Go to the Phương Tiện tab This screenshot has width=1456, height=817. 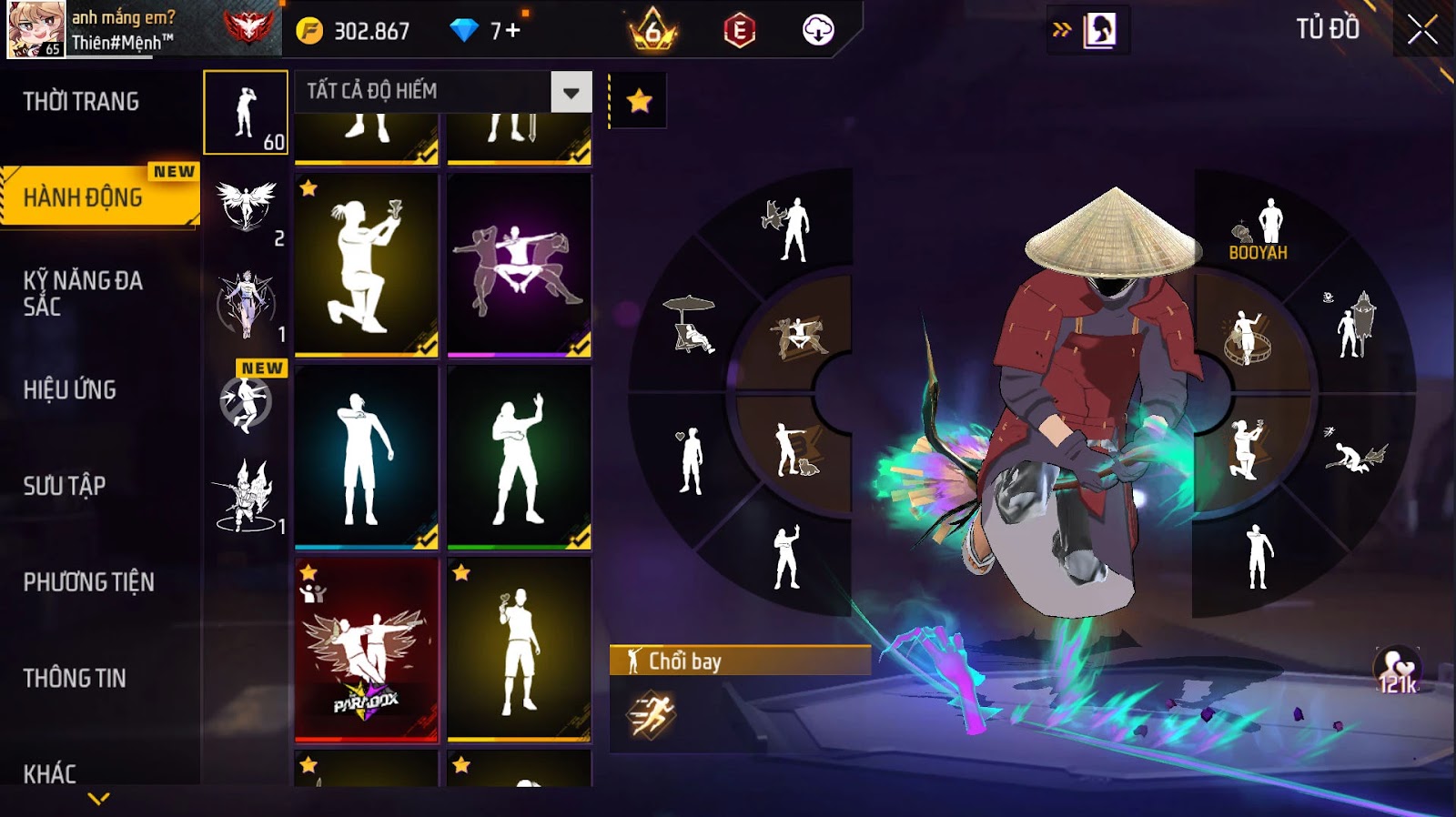tap(88, 582)
